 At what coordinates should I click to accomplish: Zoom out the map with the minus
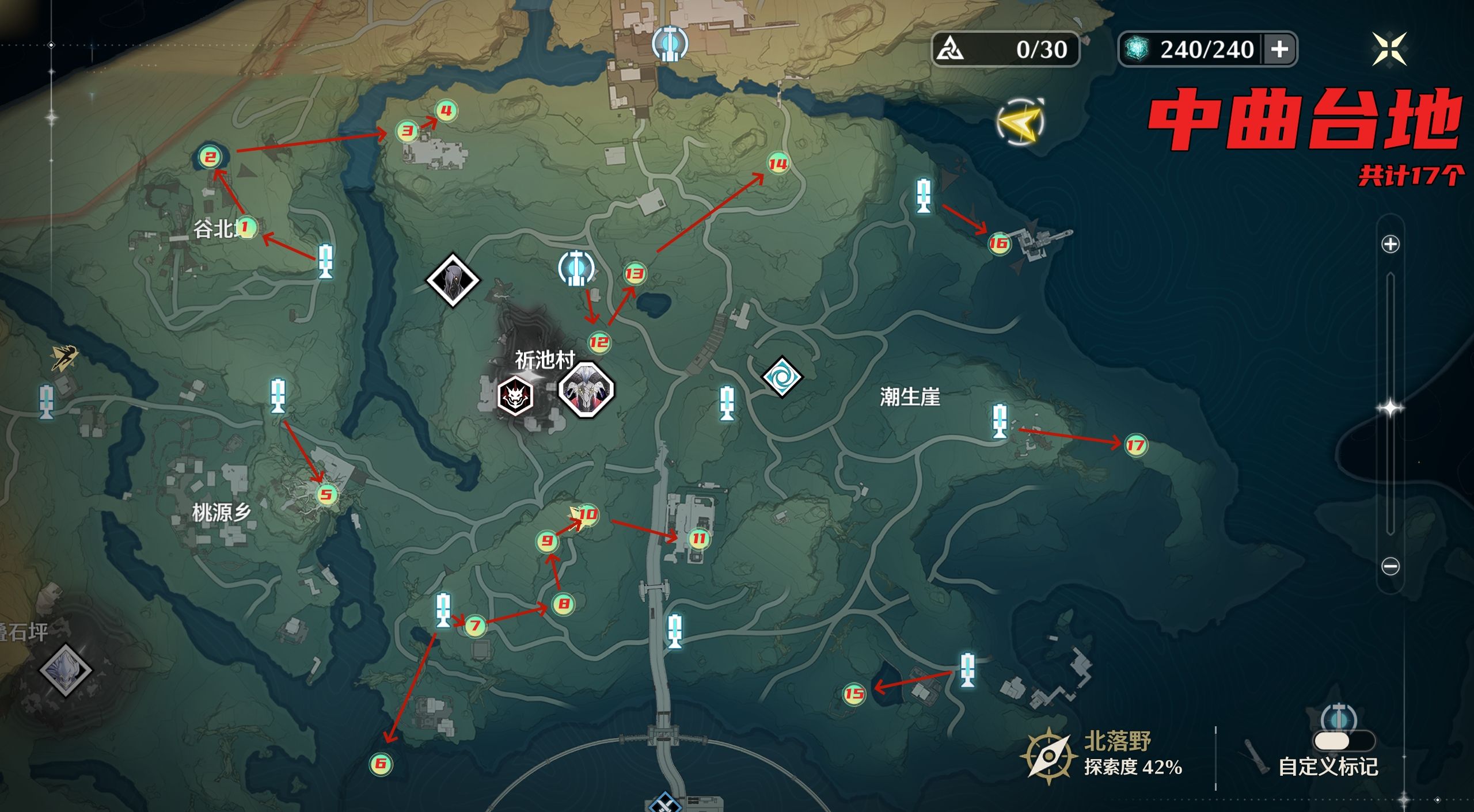pos(1390,566)
